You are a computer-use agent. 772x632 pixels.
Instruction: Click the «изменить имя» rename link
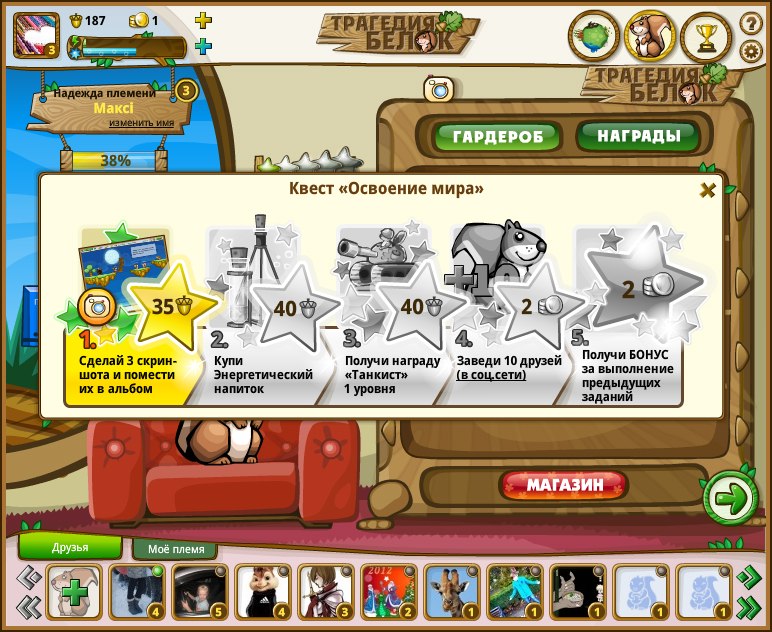[x=141, y=123]
